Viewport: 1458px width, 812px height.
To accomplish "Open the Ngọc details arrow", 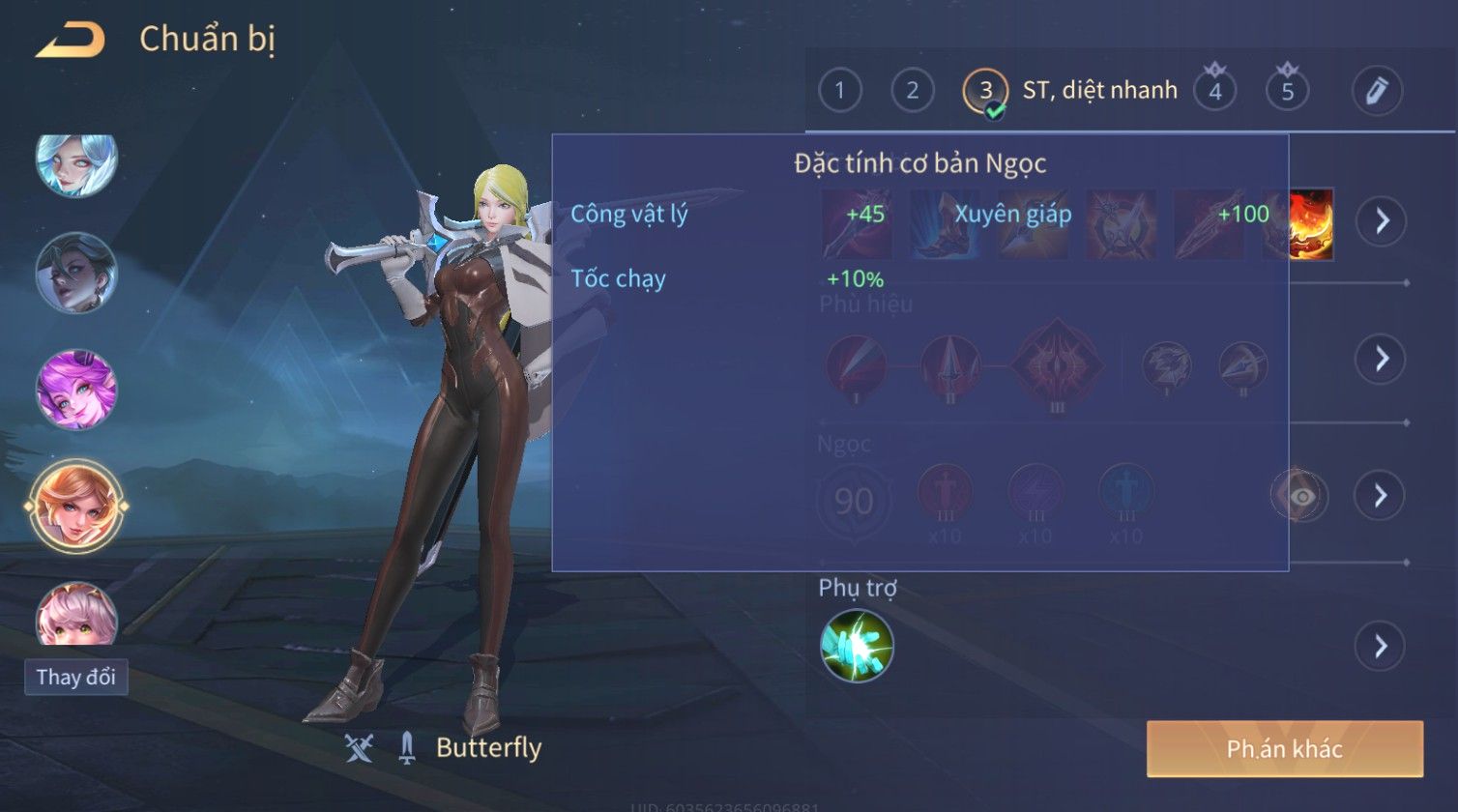I will coord(1381,496).
